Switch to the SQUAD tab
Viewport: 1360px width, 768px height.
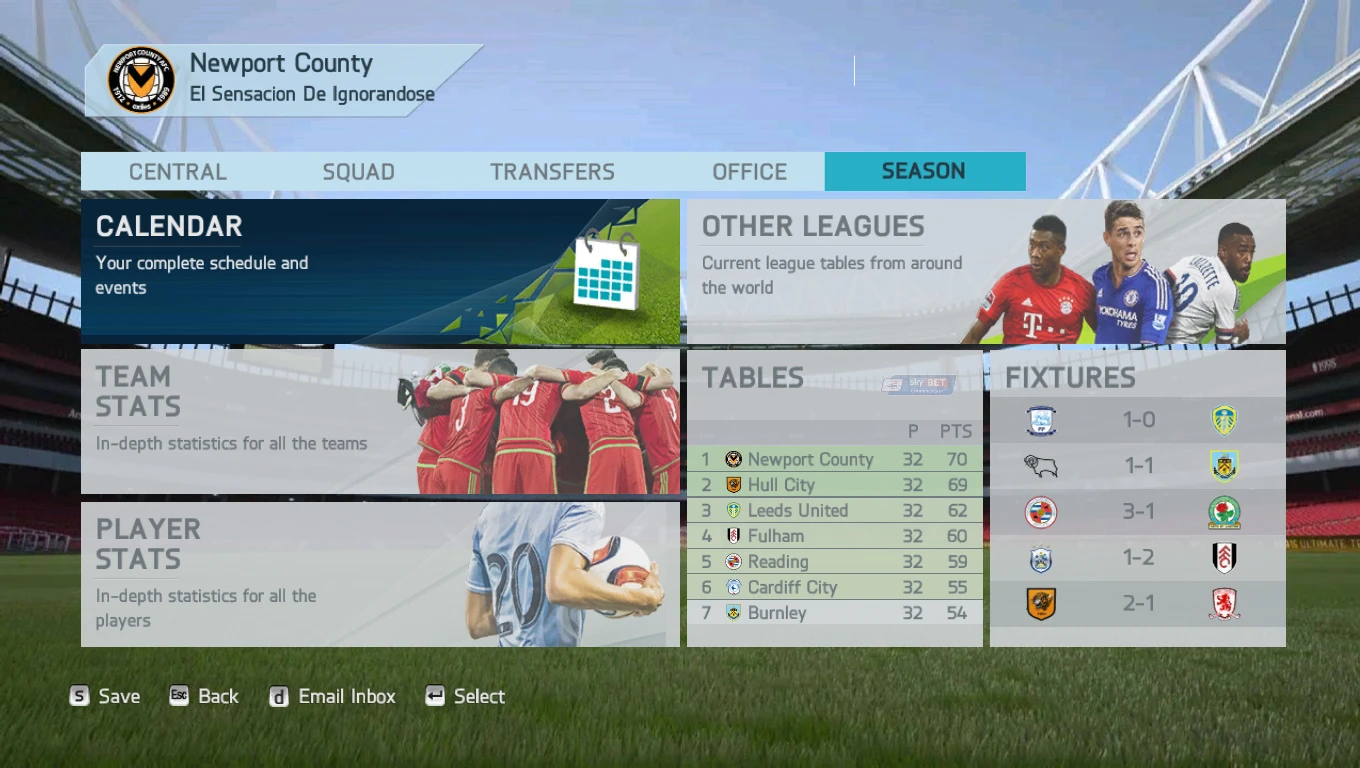point(358,171)
